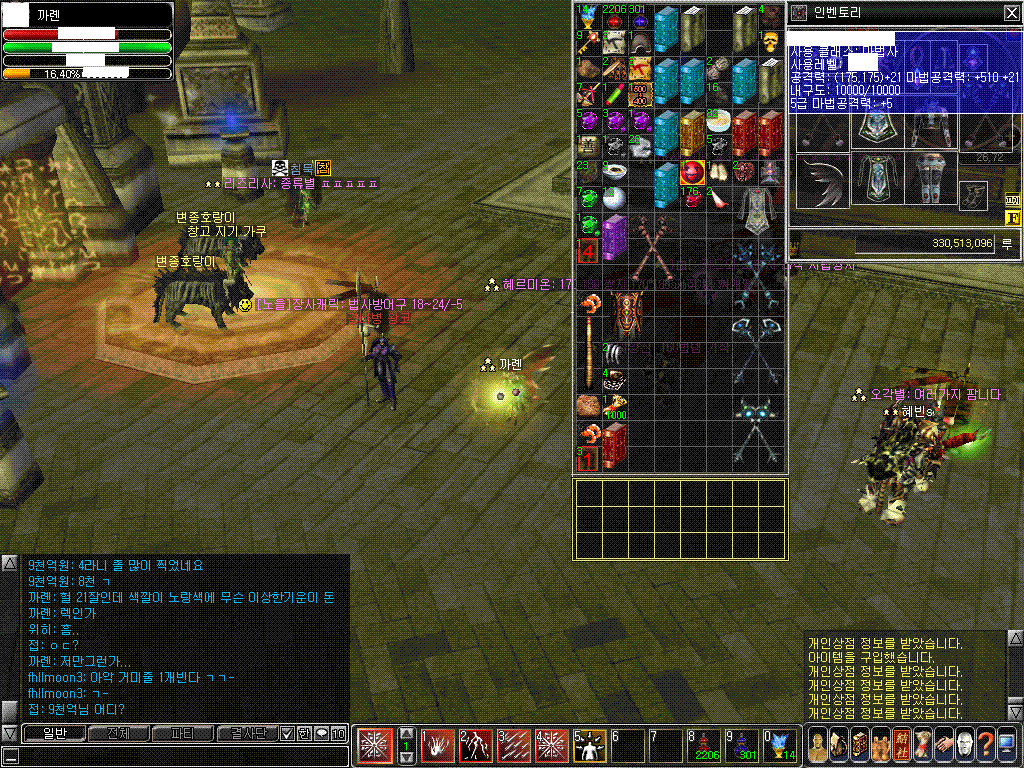Use the blue potion in hotbar slot 9

tap(741, 746)
